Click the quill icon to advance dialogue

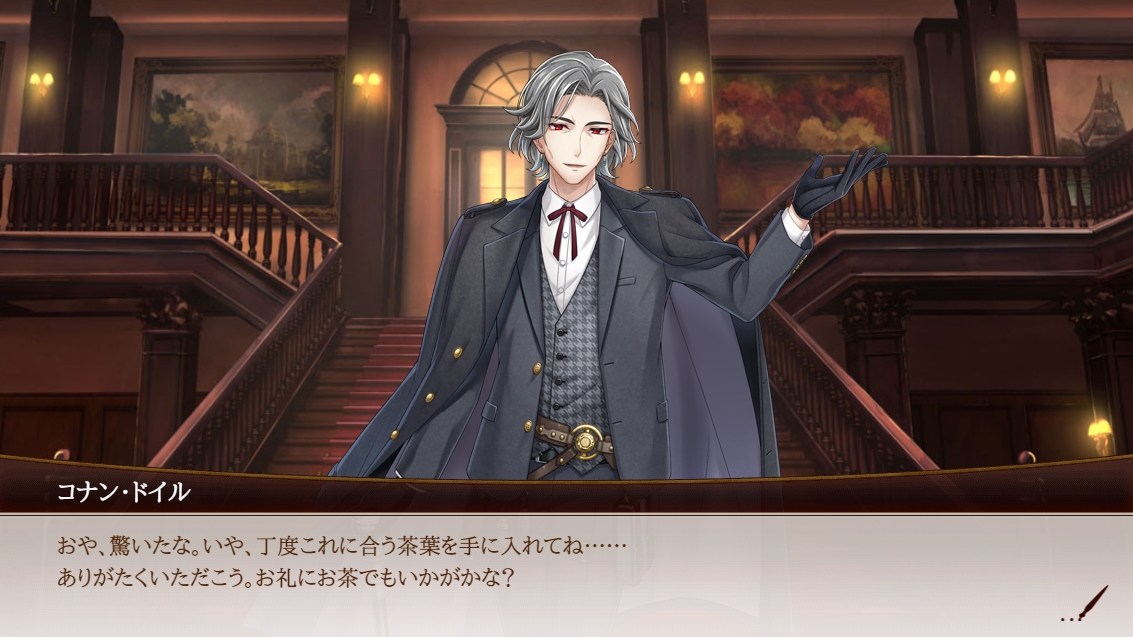pos(1093,603)
